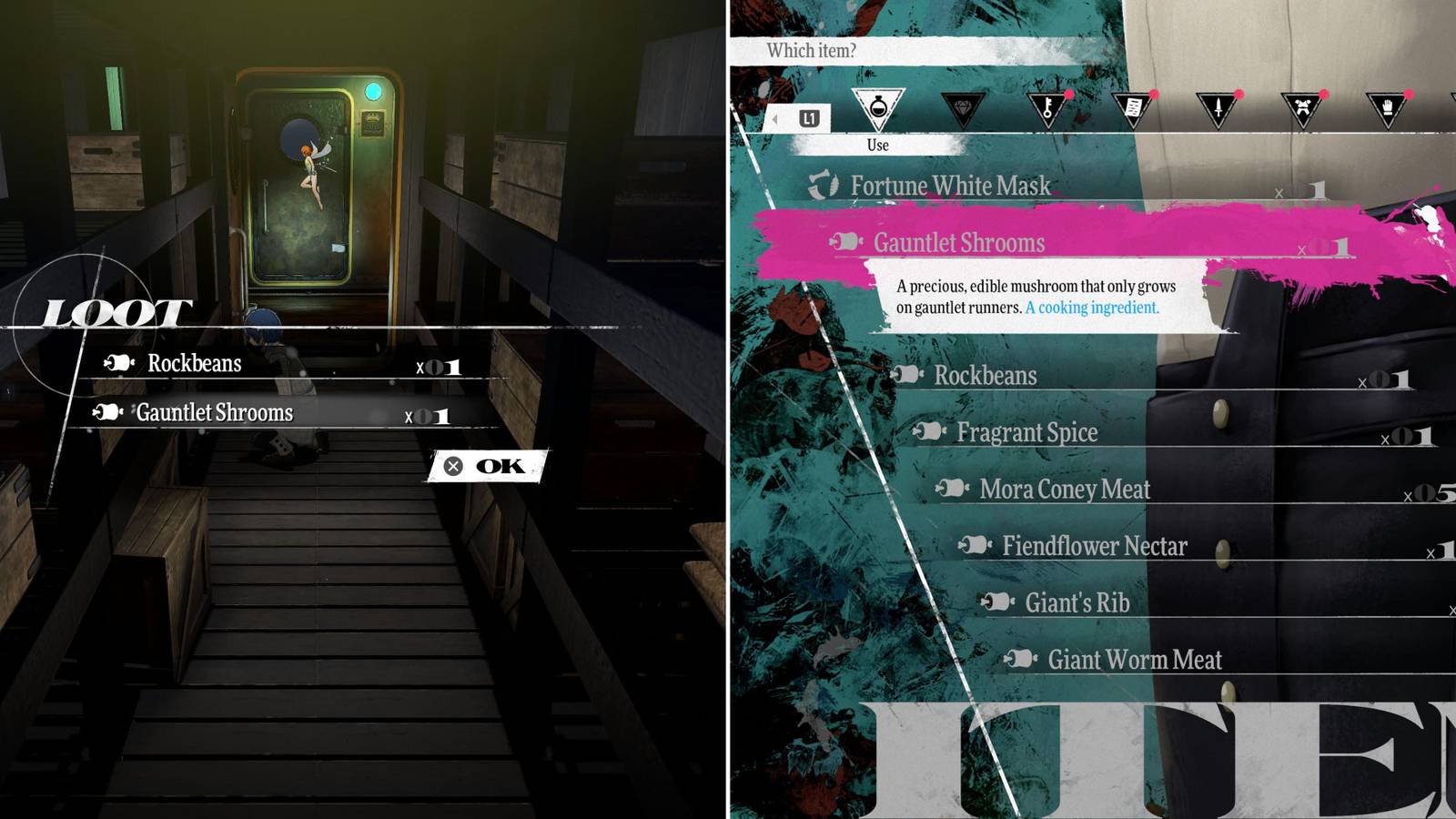Viewport: 1456px width, 819px height.
Task: Select the documents category icon
Action: (1134, 109)
